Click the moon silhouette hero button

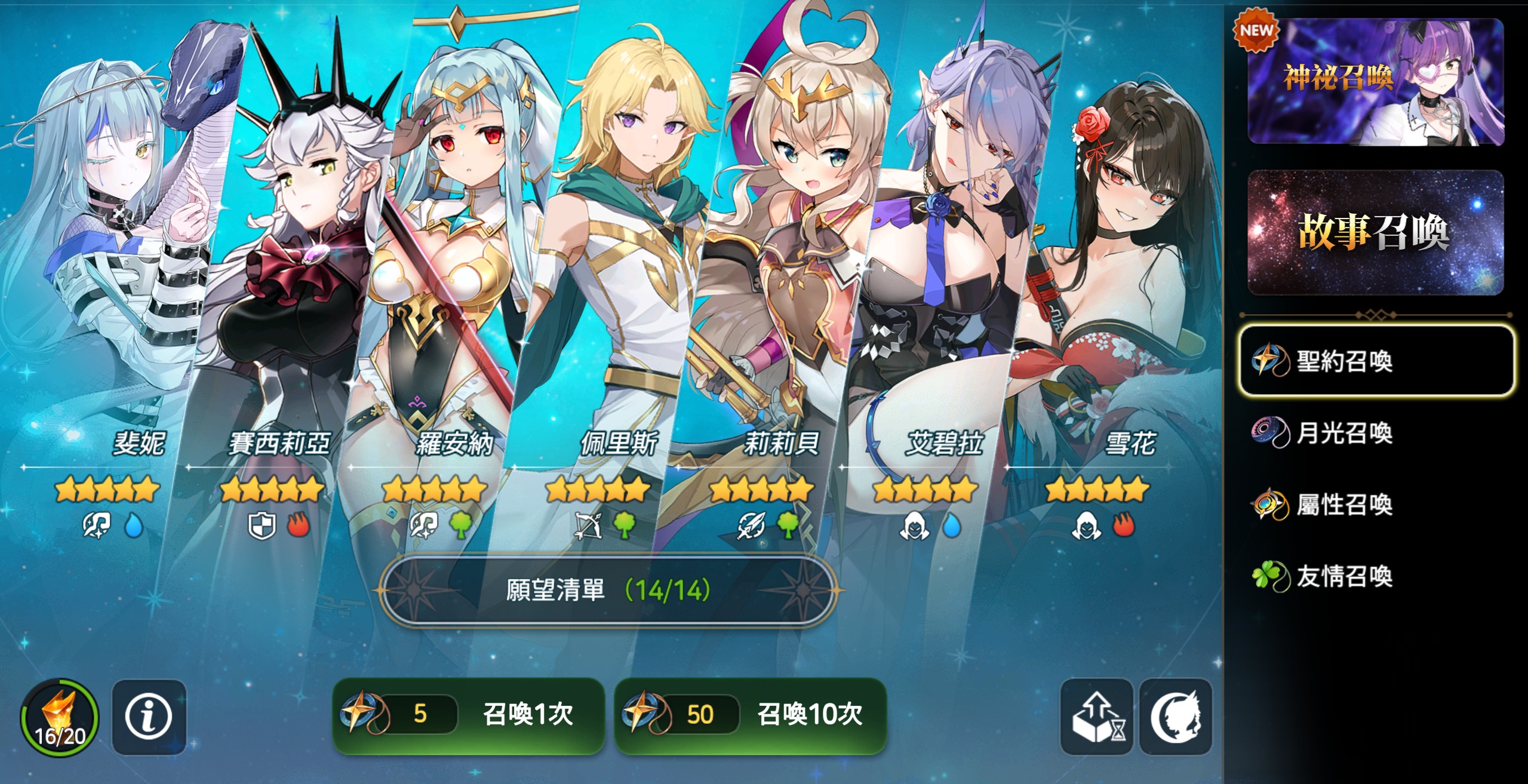point(1175,717)
